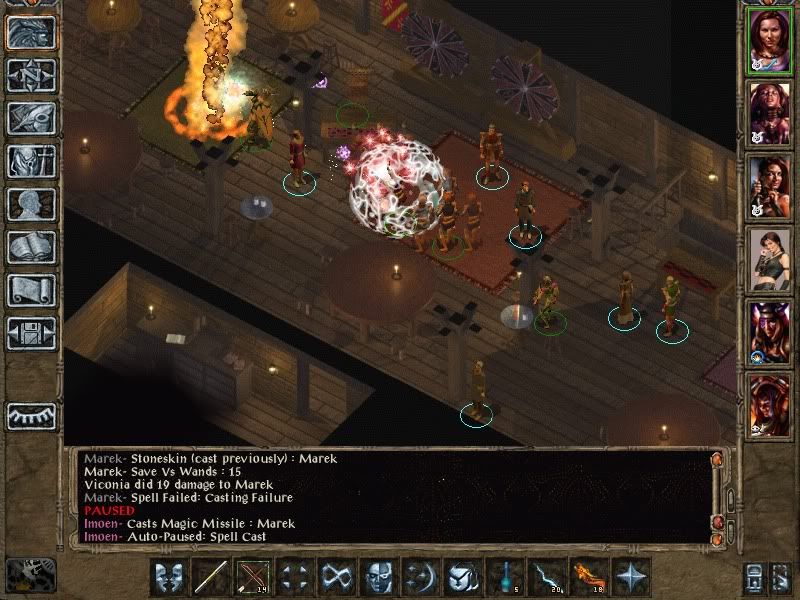This screenshot has height=600, width=800.
Task: Open the character record sheet
Action: click(31, 204)
